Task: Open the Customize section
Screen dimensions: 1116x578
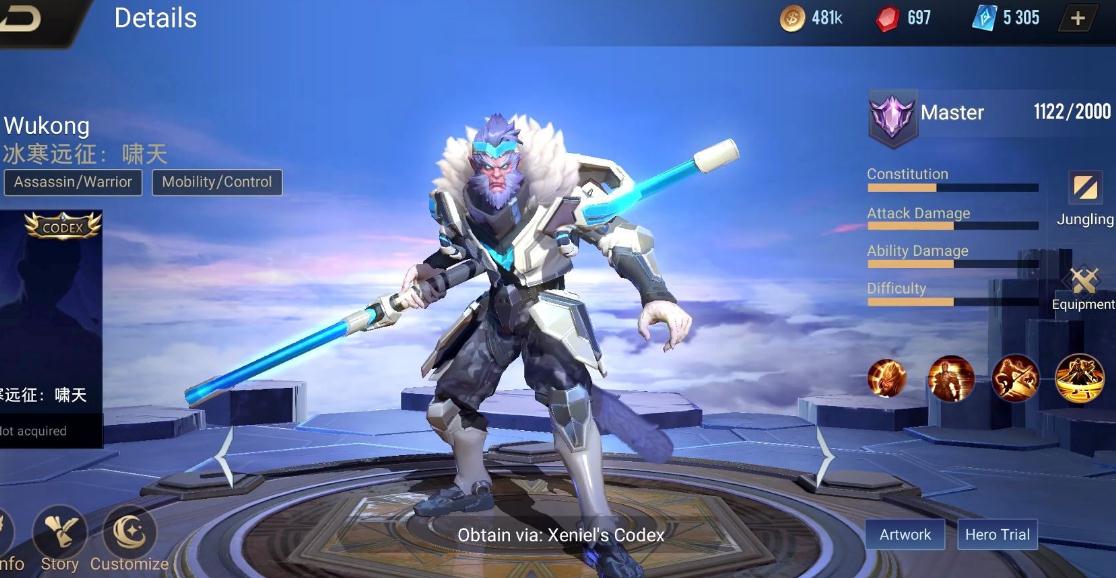Action: 129,538
